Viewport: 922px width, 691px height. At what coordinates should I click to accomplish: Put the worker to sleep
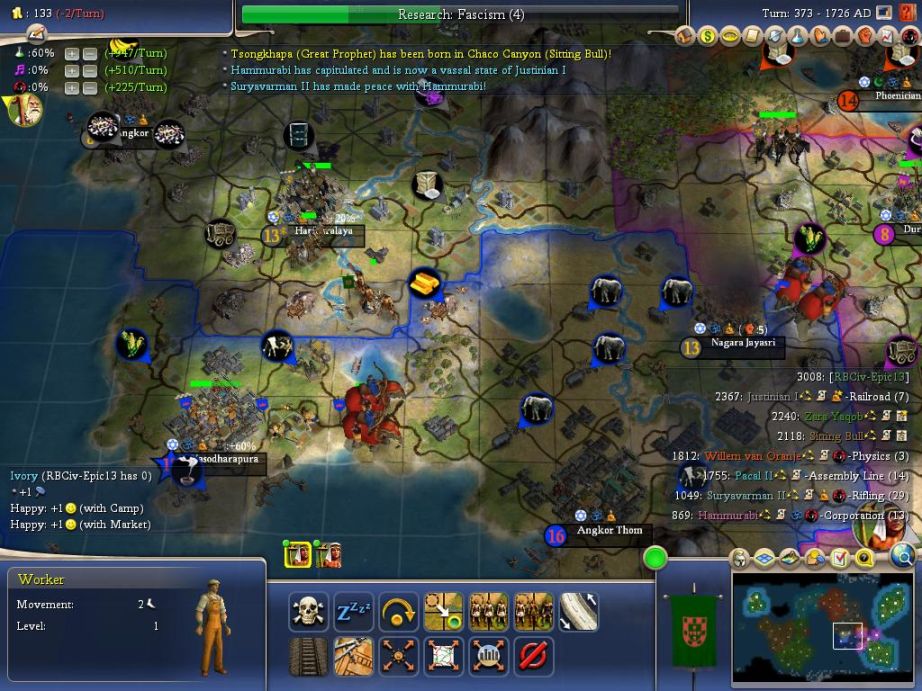point(353,612)
